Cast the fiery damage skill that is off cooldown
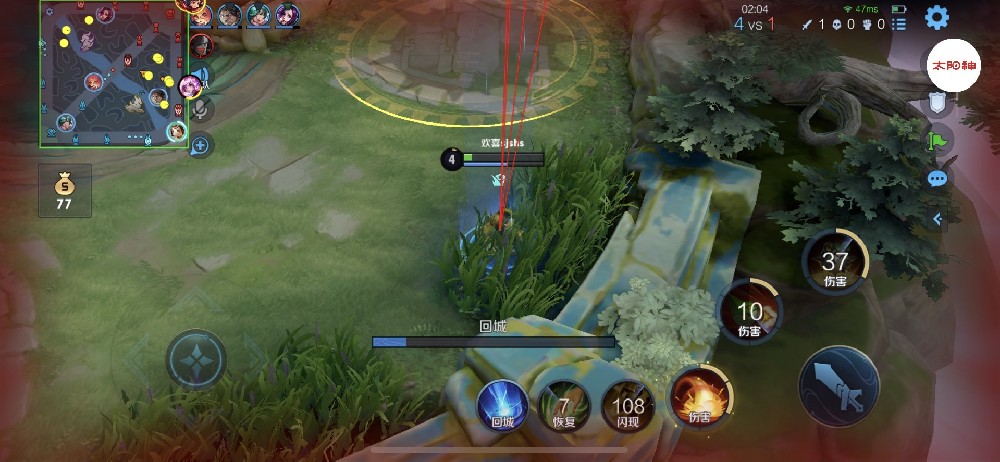The height and width of the screenshot is (462, 1000). point(699,395)
